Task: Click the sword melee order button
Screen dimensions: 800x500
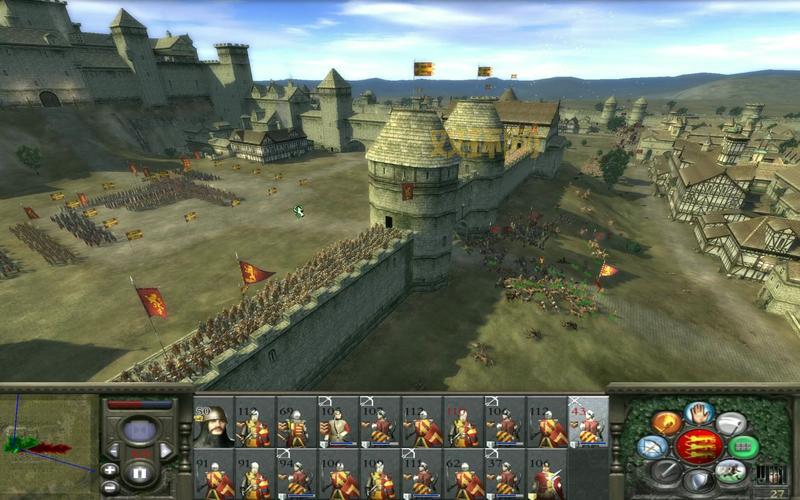Action: click(664, 470)
